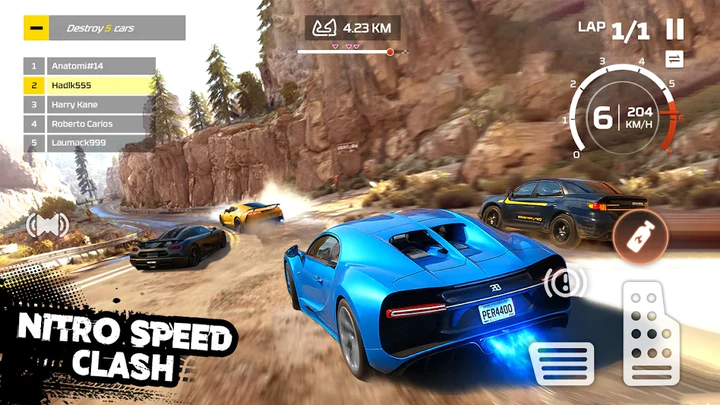The width and height of the screenshot is (720, 405).
Task: Tap the brake pedal
Action: click(x=563, y=363)
